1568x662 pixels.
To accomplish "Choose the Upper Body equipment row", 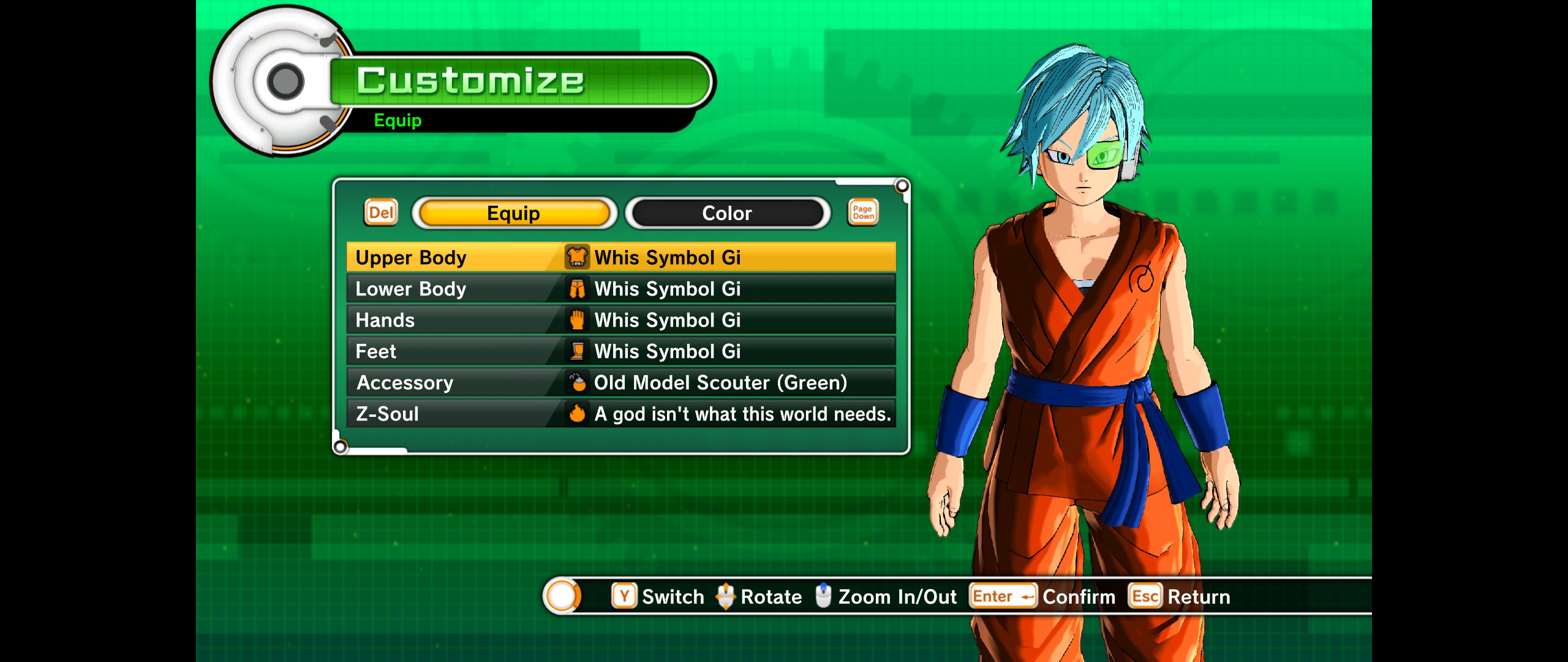I will click(x=620, y=257).
